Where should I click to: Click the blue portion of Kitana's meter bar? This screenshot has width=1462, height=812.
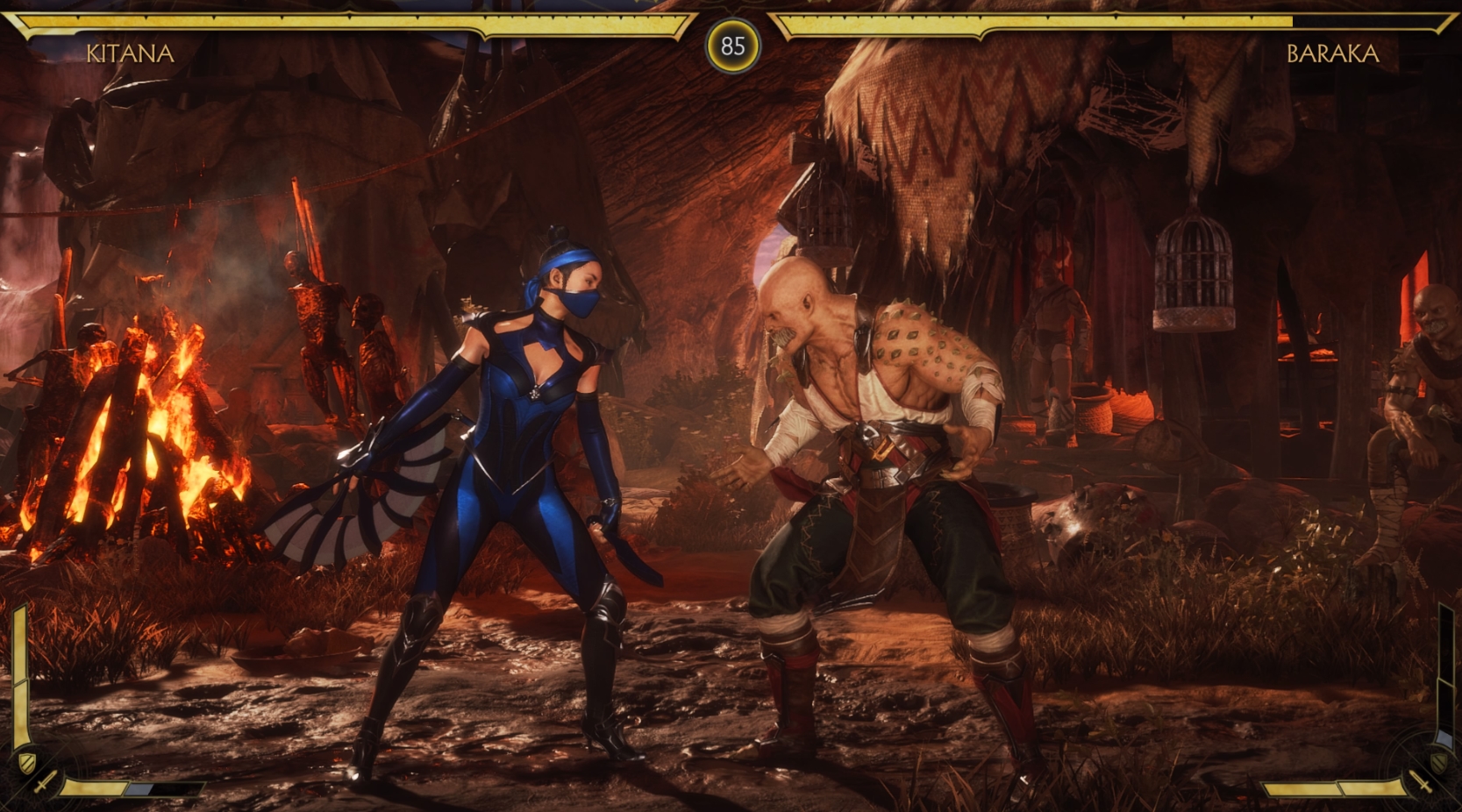coord(139,789)
